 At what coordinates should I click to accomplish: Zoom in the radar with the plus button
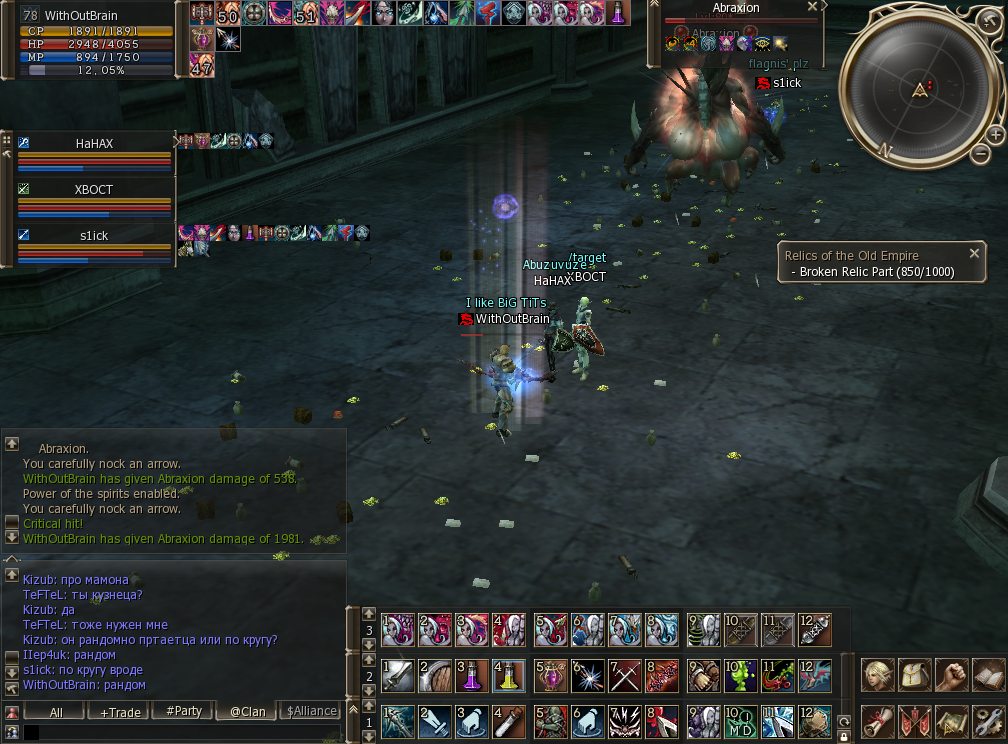[x=996, y=134]
